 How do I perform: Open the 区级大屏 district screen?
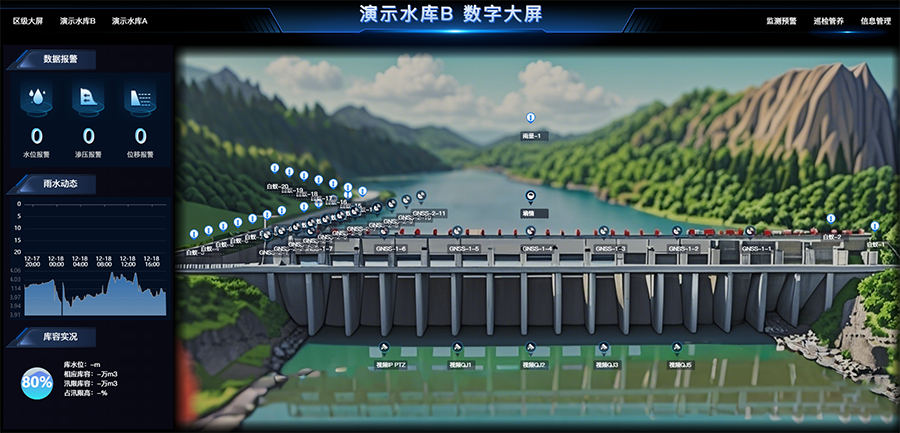tap(28, 20)
